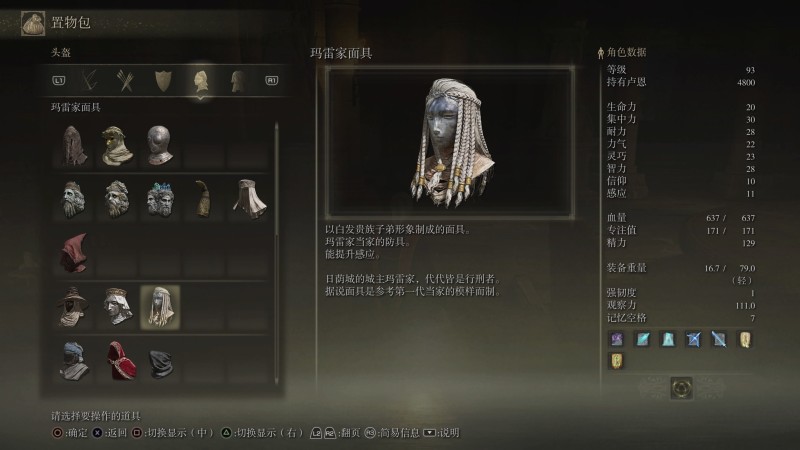
Task: Select the yellow-green hooded helm
Action: pos(116,145)
